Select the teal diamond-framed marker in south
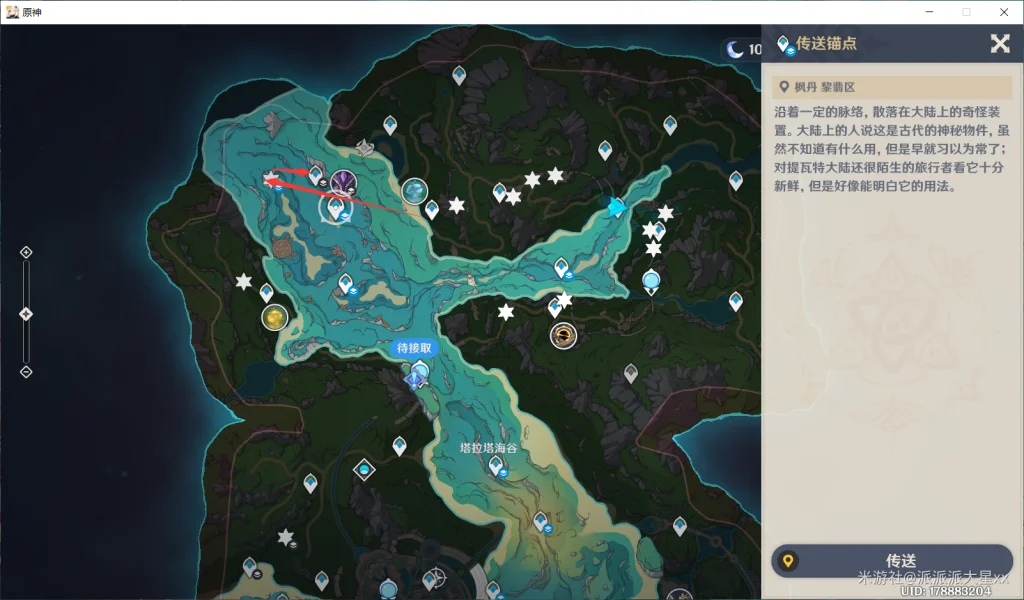Screen dimensions: 1024x600 tap(364, 469)
